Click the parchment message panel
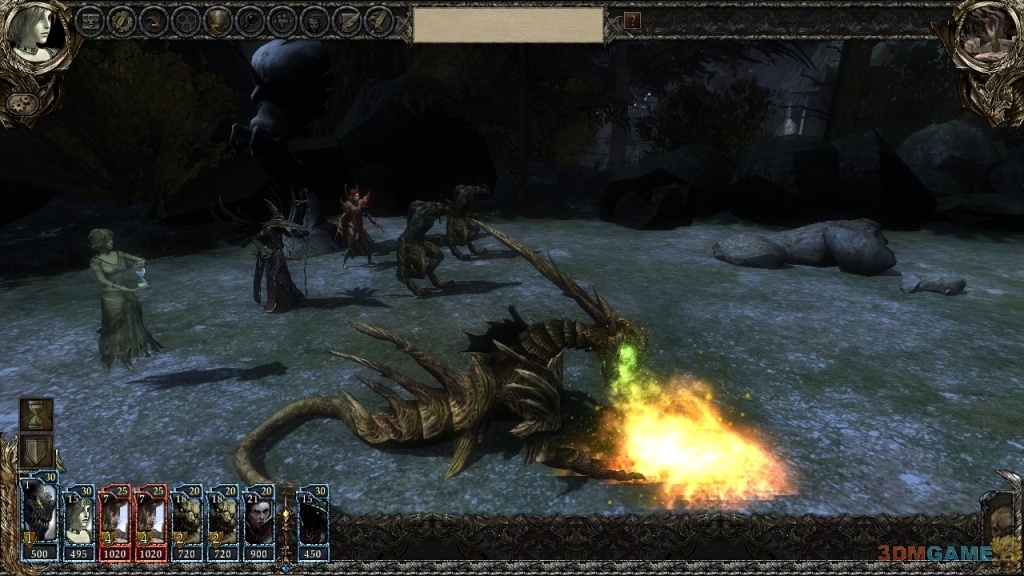This screenshot has width=1024, height=576. tap(508, 25)
